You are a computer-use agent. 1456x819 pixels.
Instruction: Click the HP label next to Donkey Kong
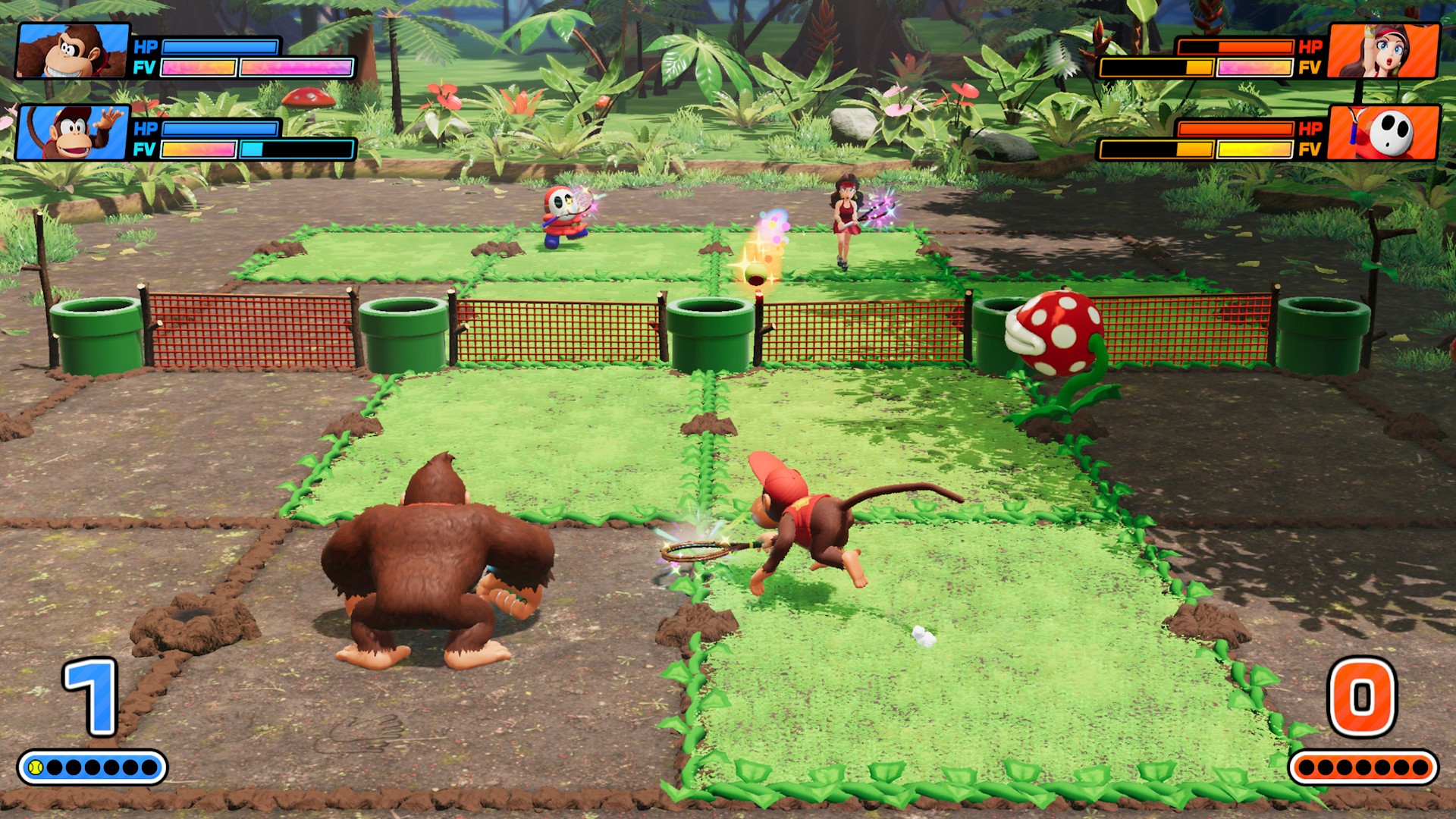[145, 47]
